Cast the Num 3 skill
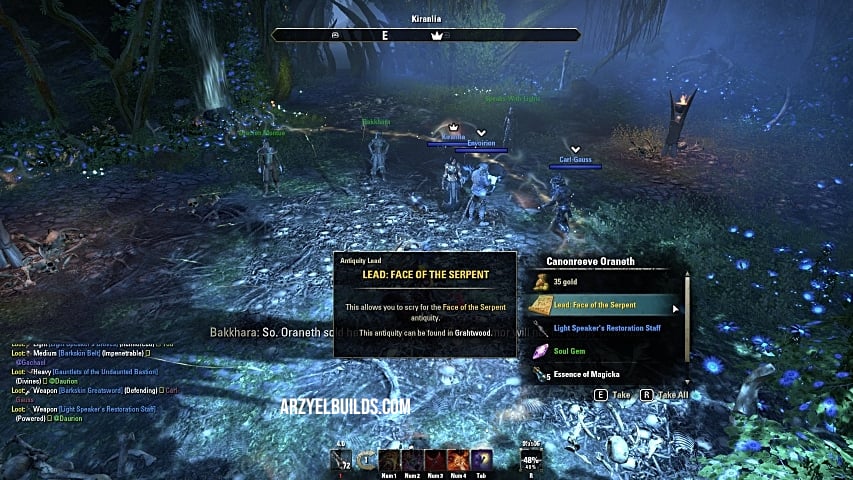Viewport: 853px width, 480px height. click(436, 460)
